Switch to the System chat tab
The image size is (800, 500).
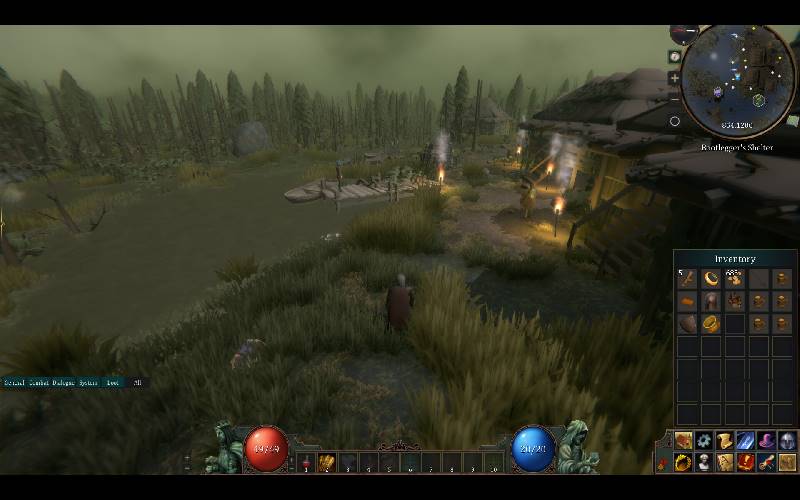pyautogui.click(x=89, y=383)
